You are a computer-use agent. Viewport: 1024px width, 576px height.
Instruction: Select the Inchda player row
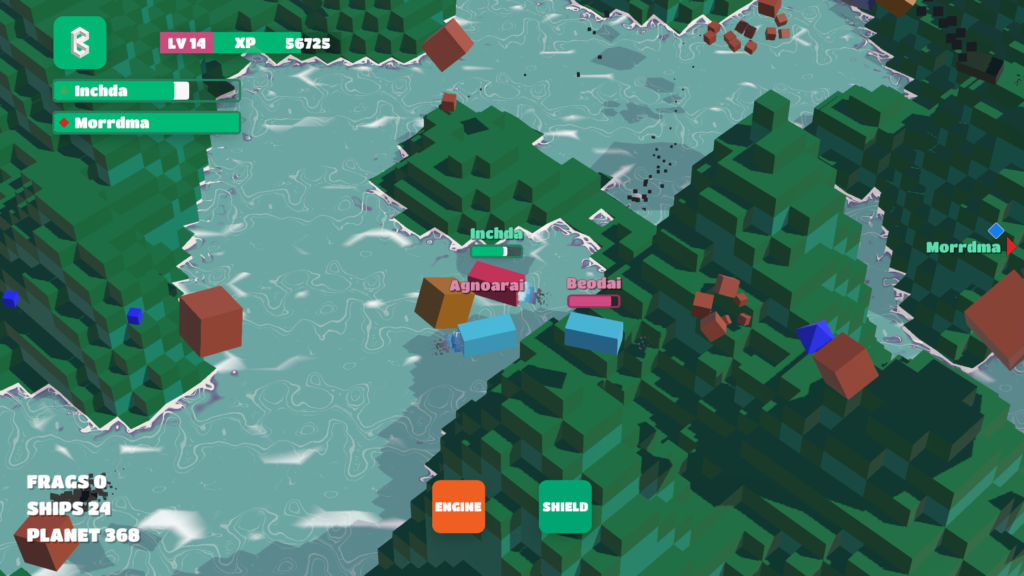[x=146, y=91]
